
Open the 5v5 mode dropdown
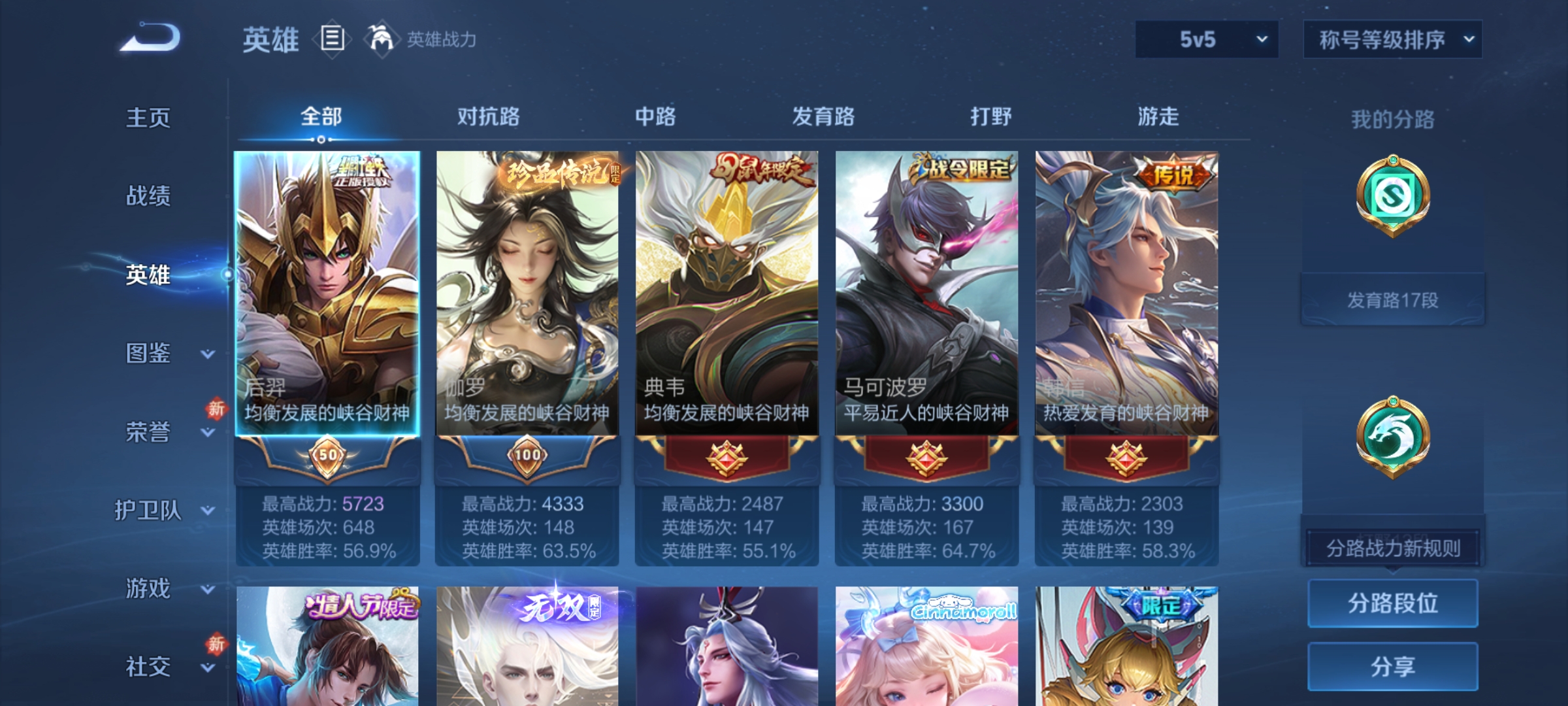pos(1205,39)
